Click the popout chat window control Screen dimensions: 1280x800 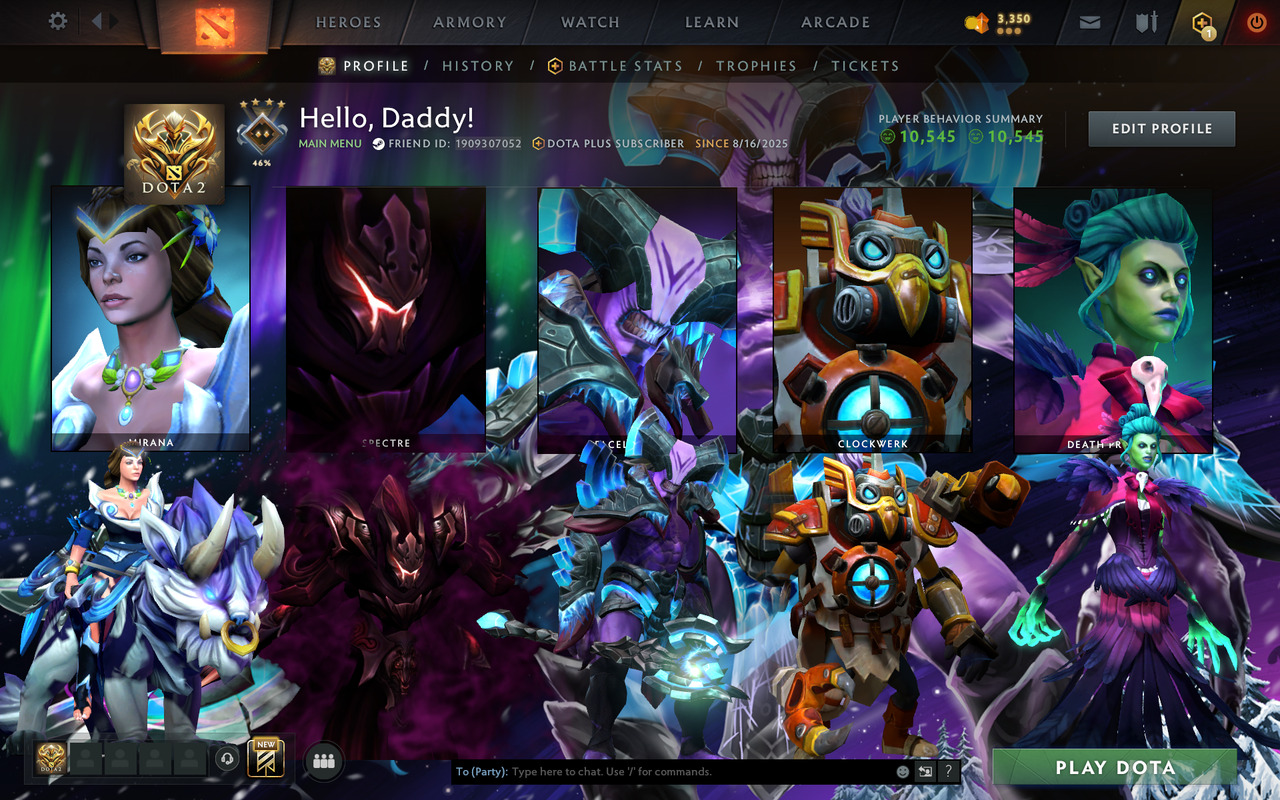pyautogui.click(x=923, y=771)
